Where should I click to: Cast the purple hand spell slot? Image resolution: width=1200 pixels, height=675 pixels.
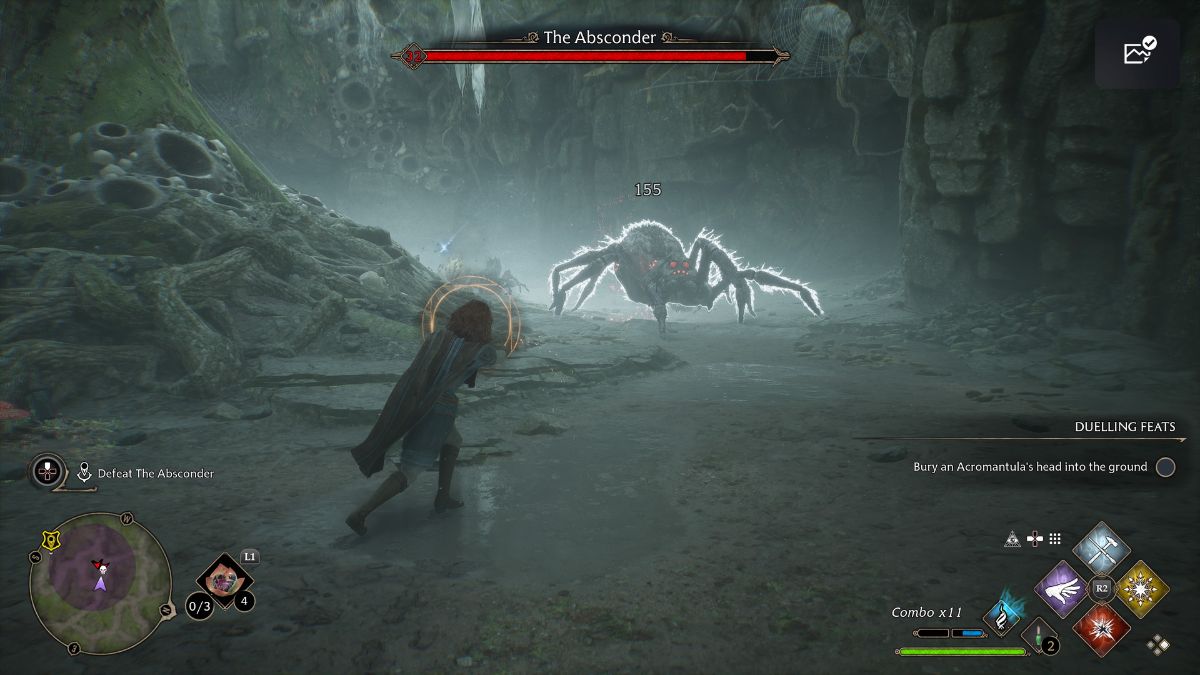[x=1063, y=588]
